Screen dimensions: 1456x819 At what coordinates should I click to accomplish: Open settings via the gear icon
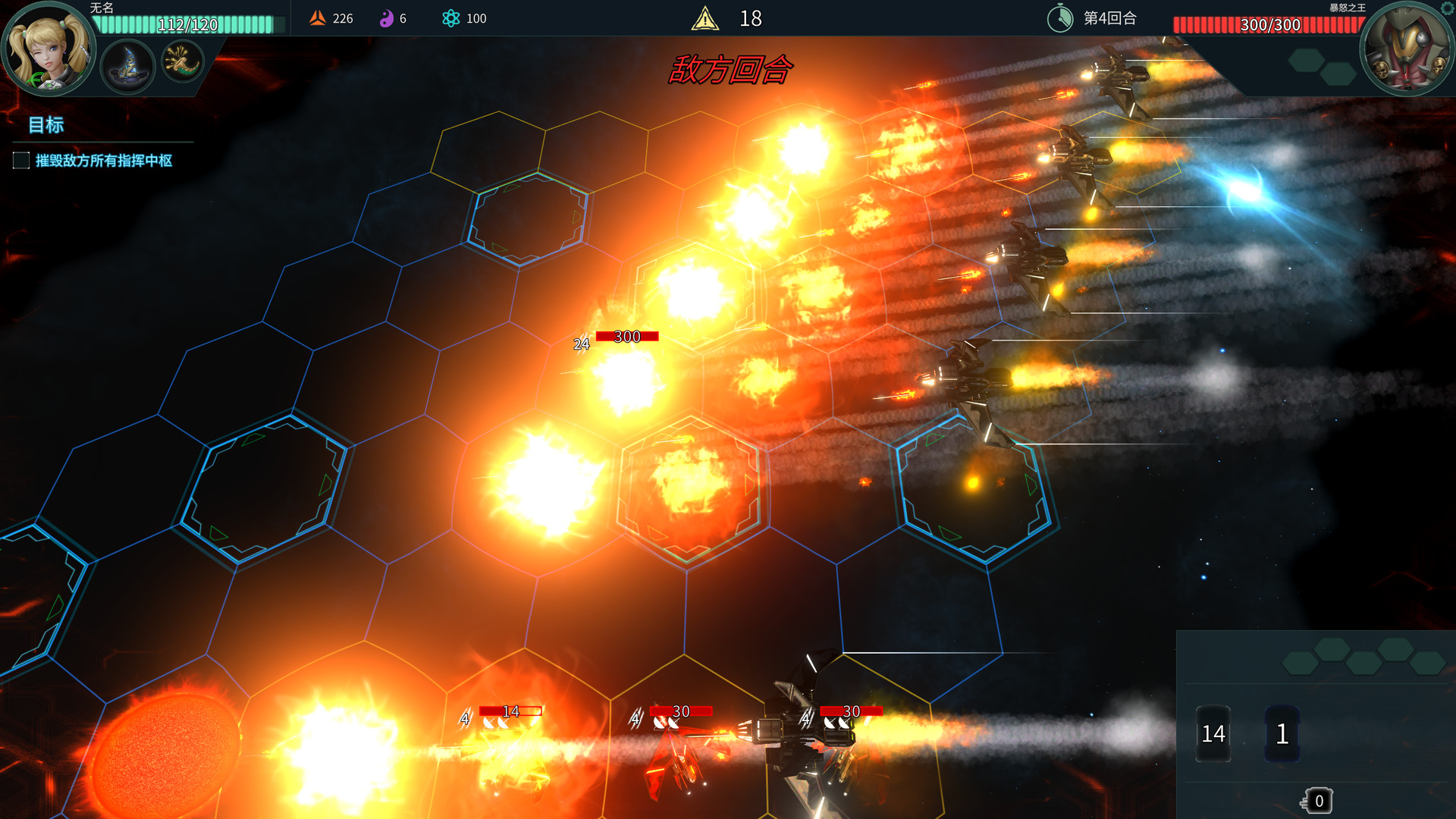point(1448,8)
